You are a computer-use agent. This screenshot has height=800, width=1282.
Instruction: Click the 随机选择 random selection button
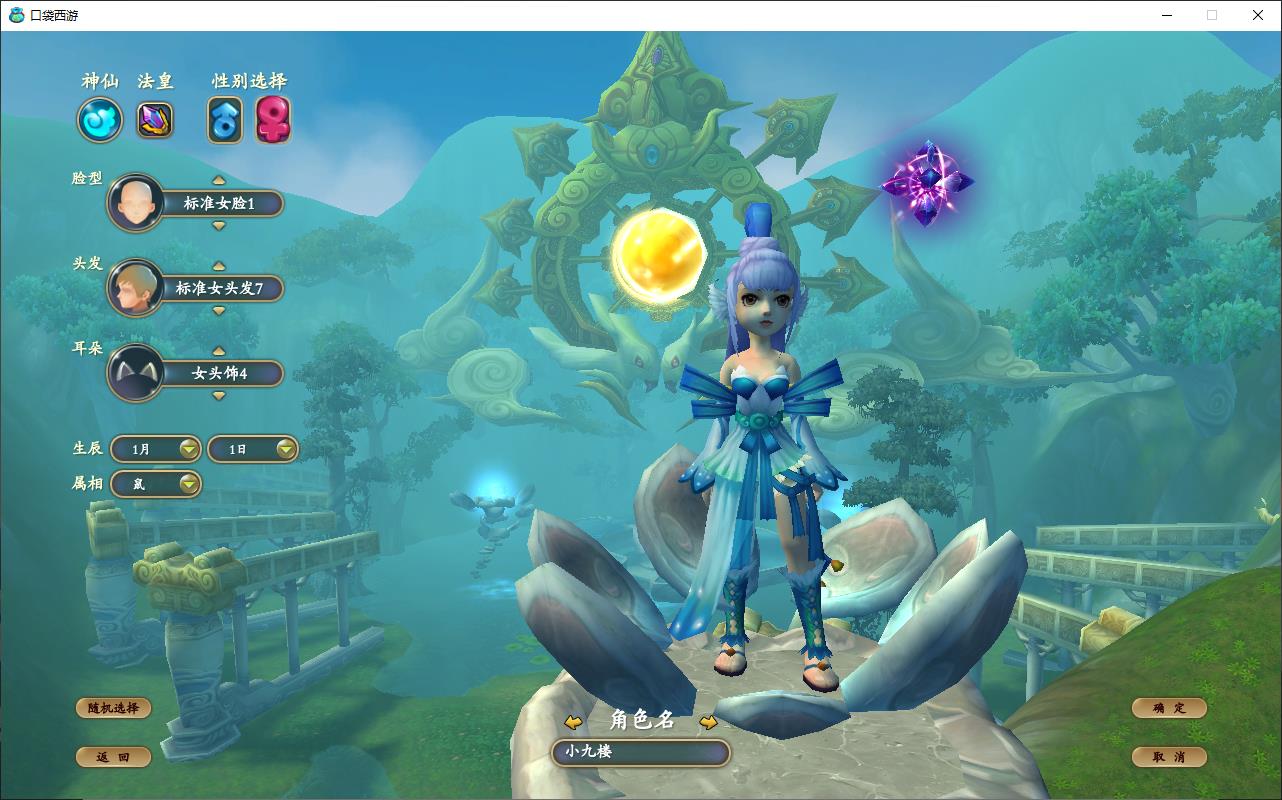click(x=113, y=708)
